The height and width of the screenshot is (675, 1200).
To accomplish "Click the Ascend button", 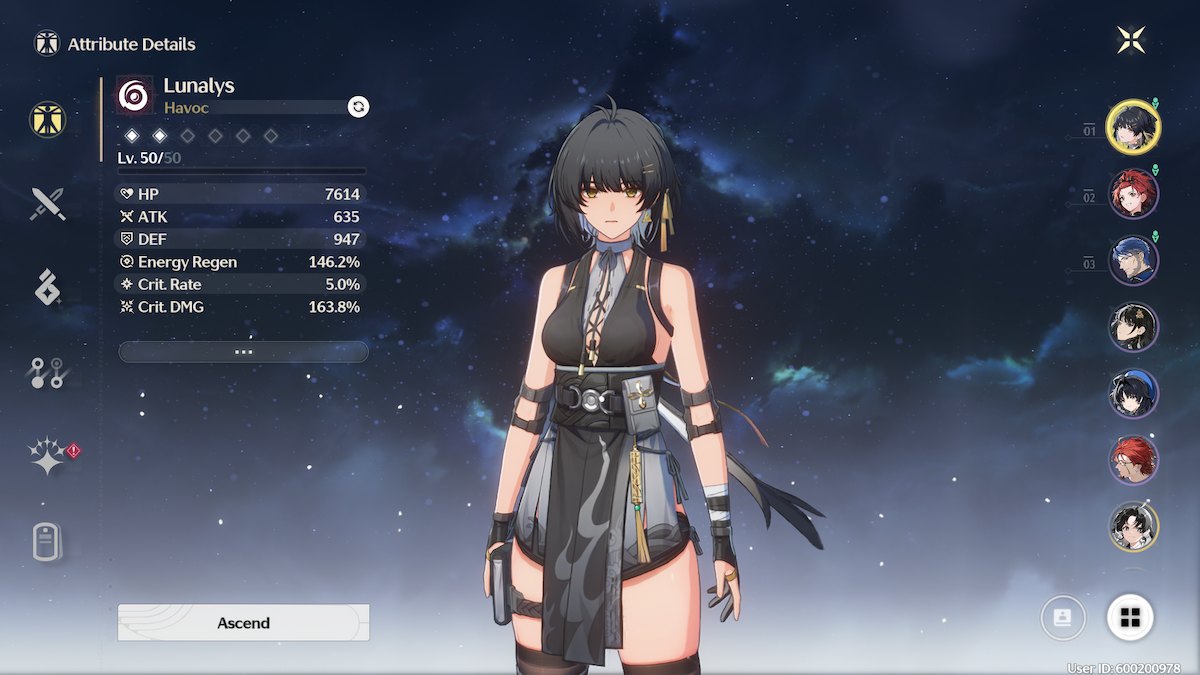I will (x=243, y=622).
